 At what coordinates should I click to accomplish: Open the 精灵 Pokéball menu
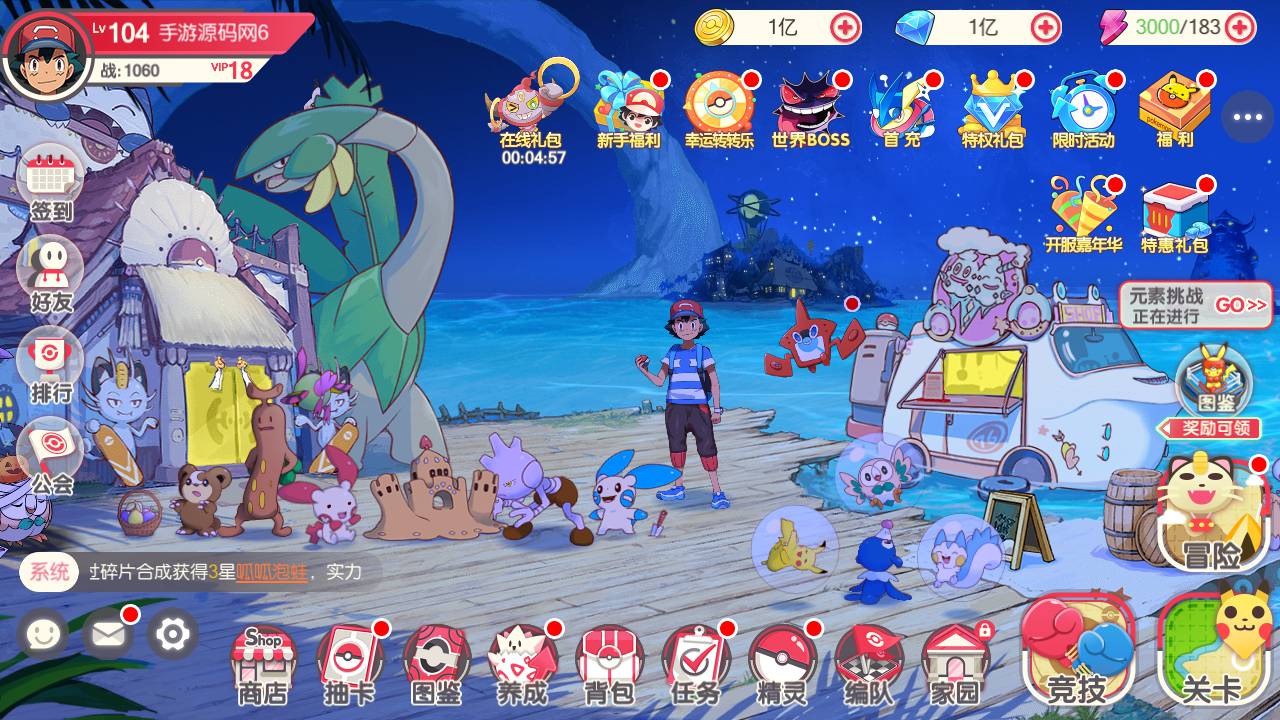(x=782, y=663)
